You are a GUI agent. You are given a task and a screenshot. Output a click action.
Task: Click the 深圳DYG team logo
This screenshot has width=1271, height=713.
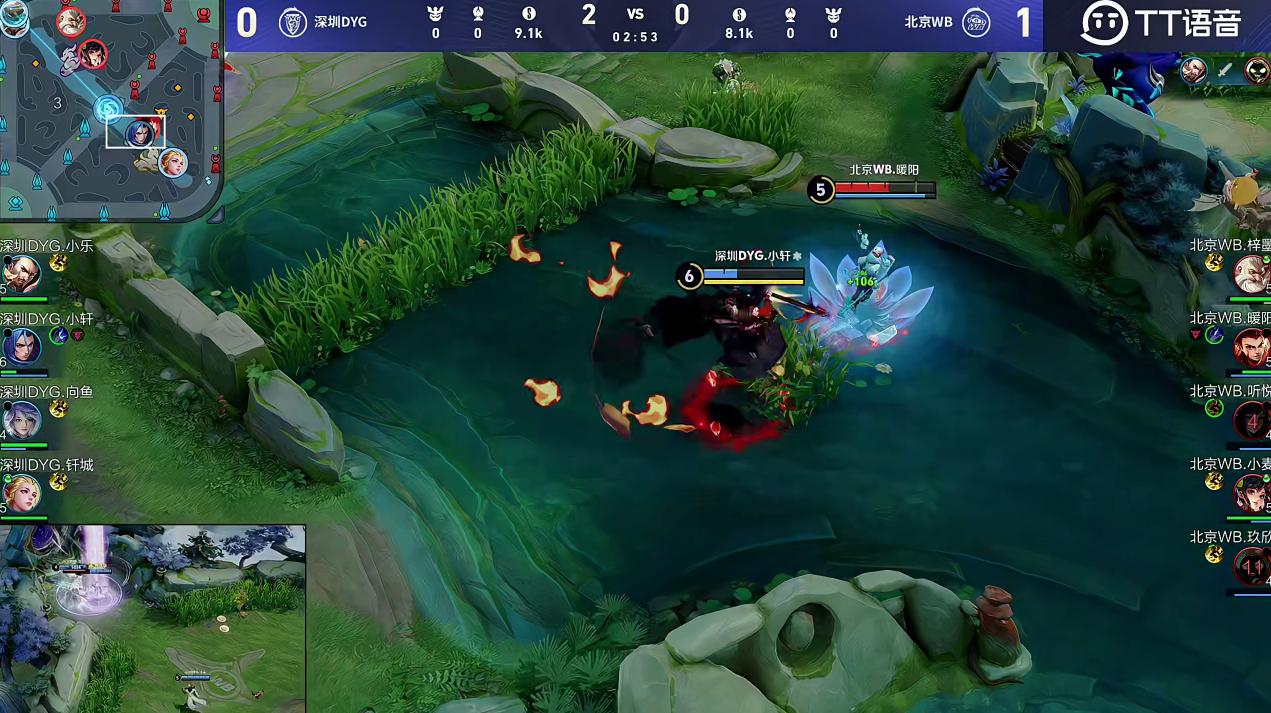292,23
